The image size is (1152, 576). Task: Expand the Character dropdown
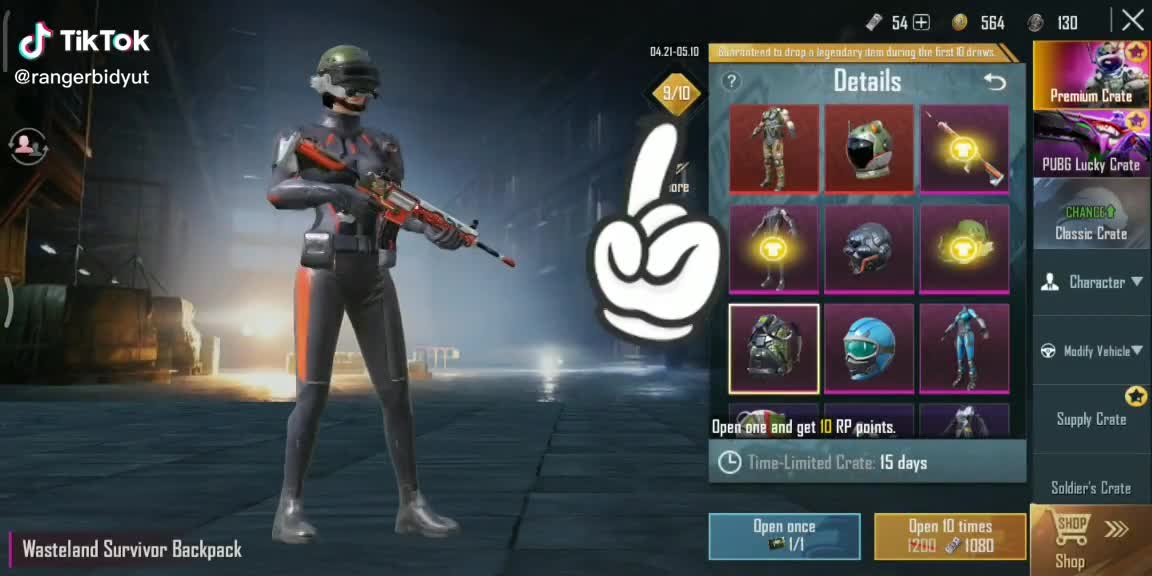point(1091,282)
